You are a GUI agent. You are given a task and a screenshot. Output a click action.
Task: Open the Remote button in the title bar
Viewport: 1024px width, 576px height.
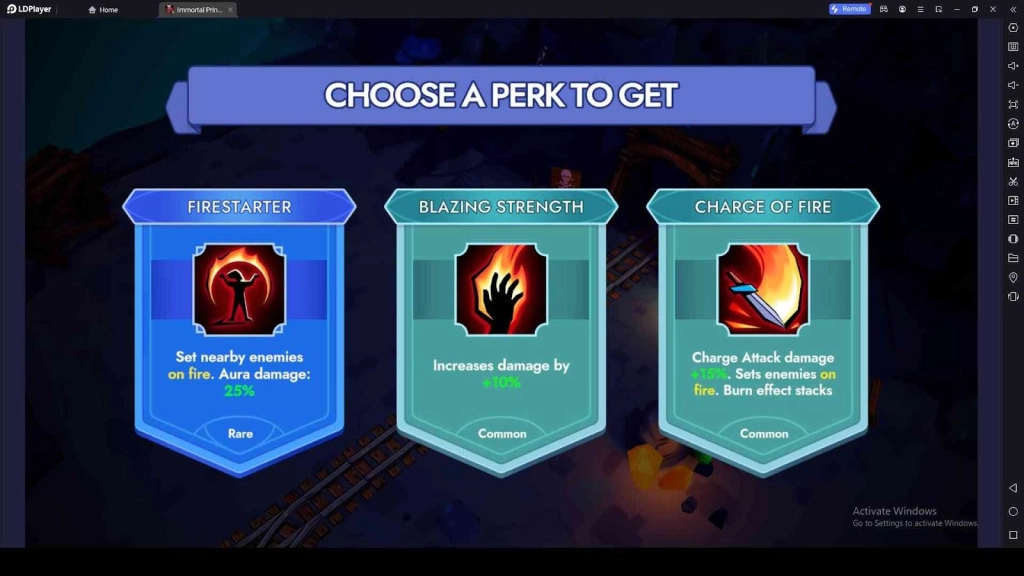coord(849,9)
